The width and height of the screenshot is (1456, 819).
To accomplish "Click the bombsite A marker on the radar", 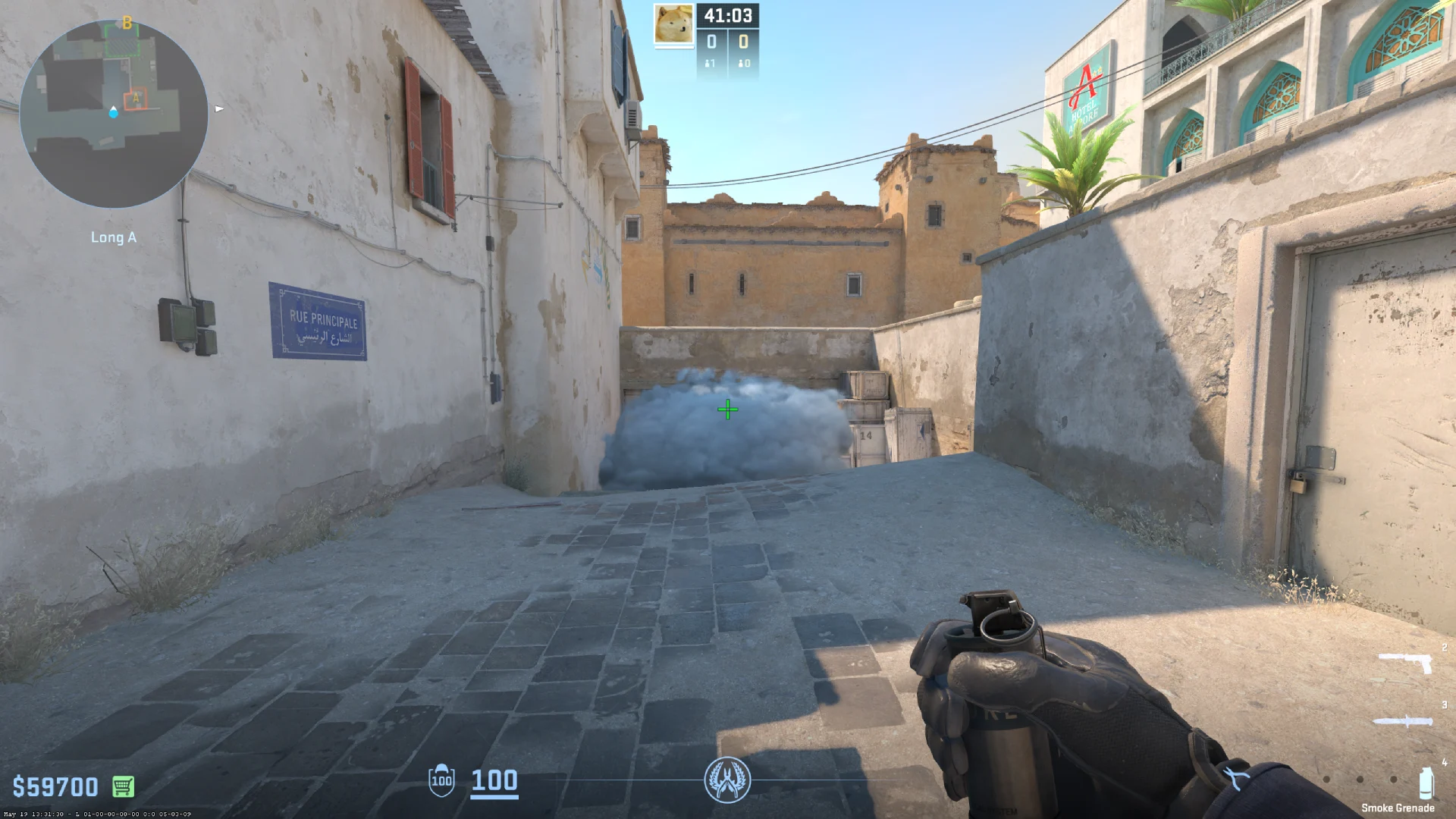I will [136, 97].
